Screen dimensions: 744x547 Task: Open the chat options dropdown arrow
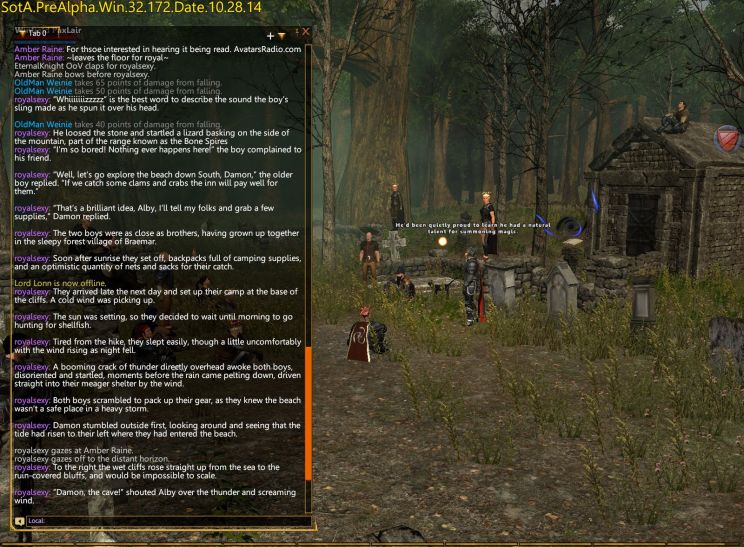coord(282,35)
